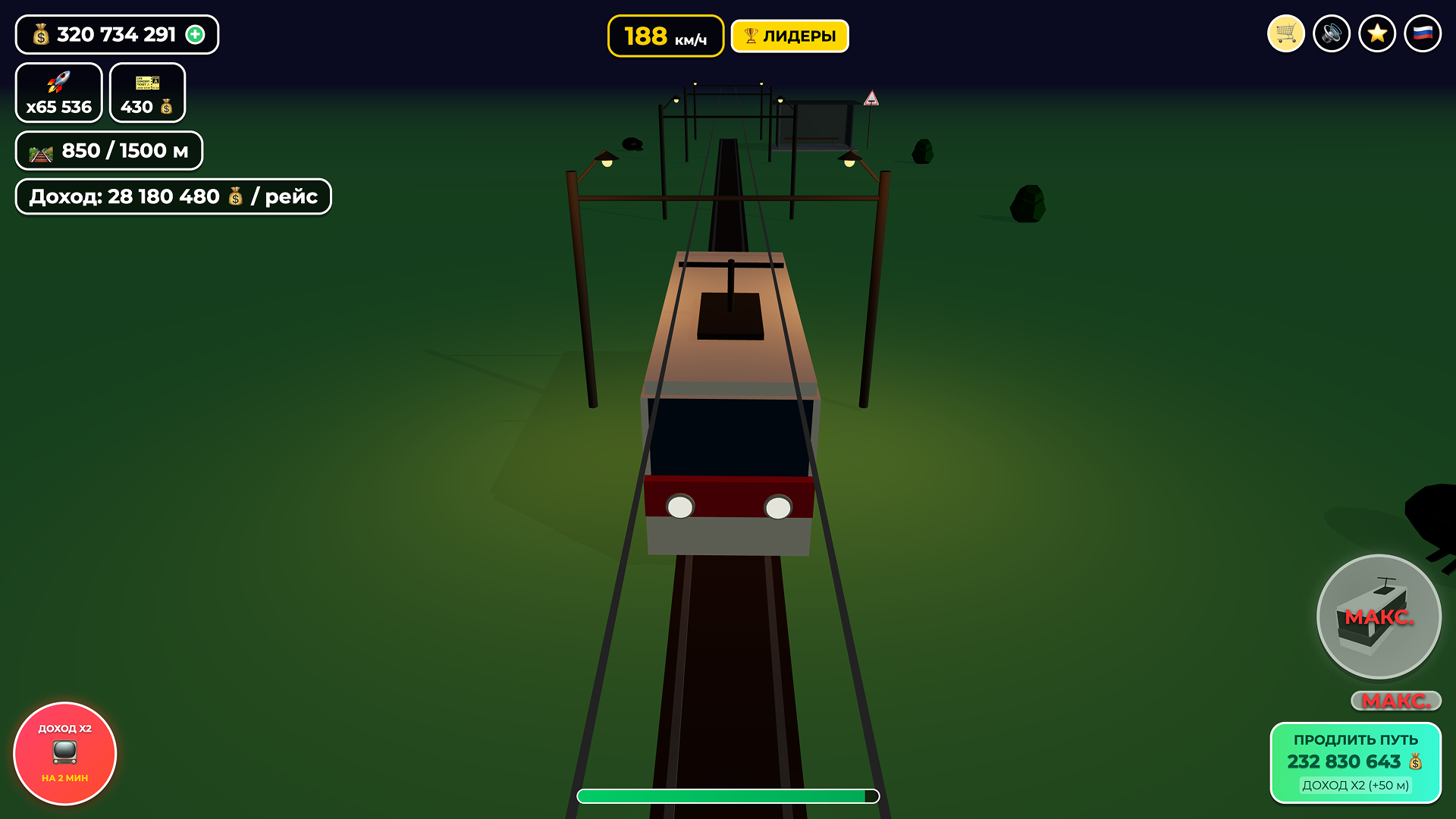1456x819 pixels.
Task: Open the in-game shop cart icon
Action: coord(1285,33)
